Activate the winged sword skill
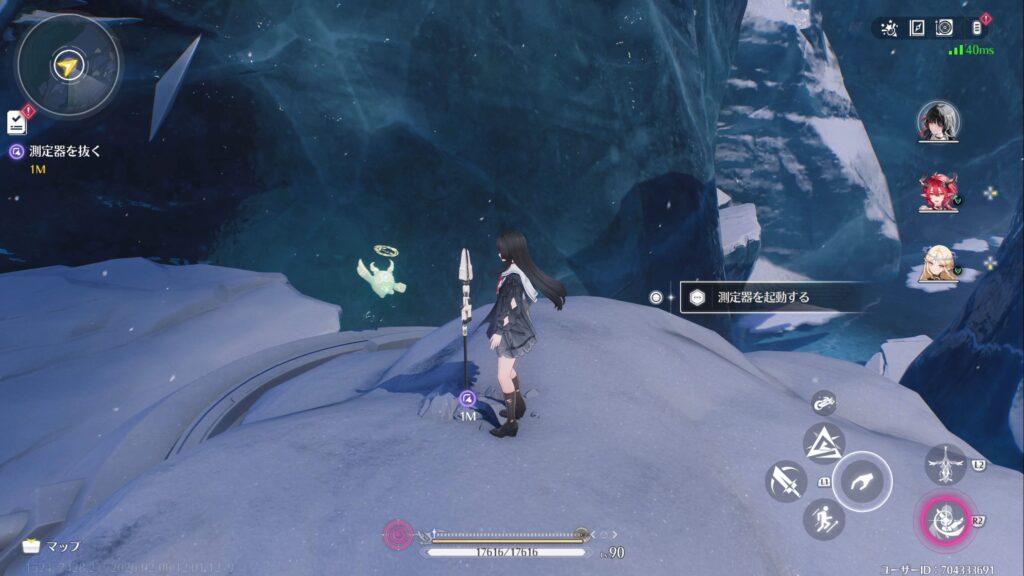Screen dimensions: 1024x576 pos(945,465)
